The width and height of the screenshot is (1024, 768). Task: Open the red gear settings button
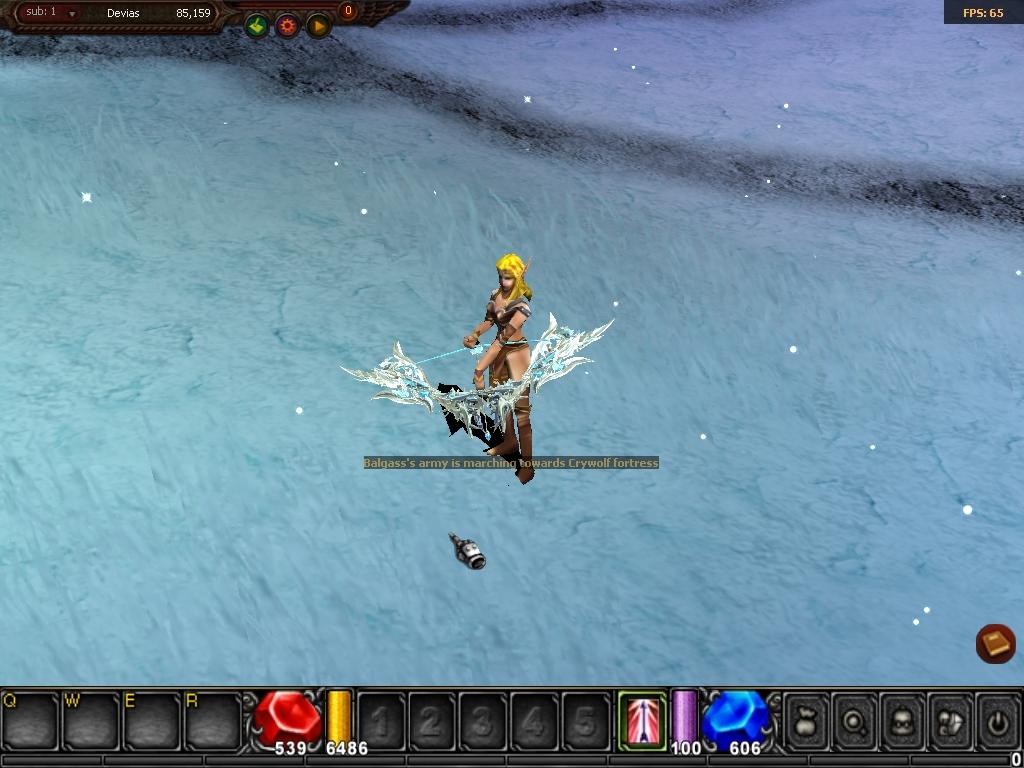coord(288,26)
